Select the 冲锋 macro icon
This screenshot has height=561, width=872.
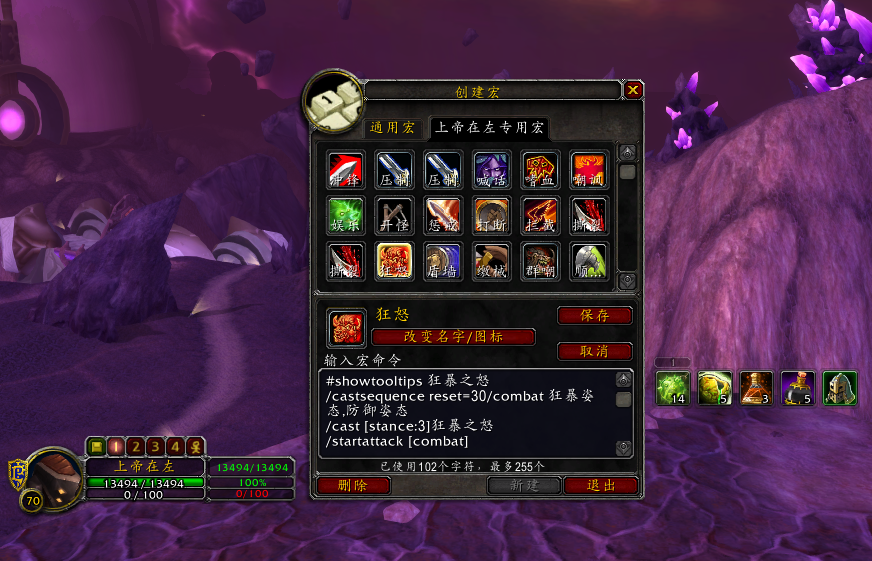click(x=346, y=170)
